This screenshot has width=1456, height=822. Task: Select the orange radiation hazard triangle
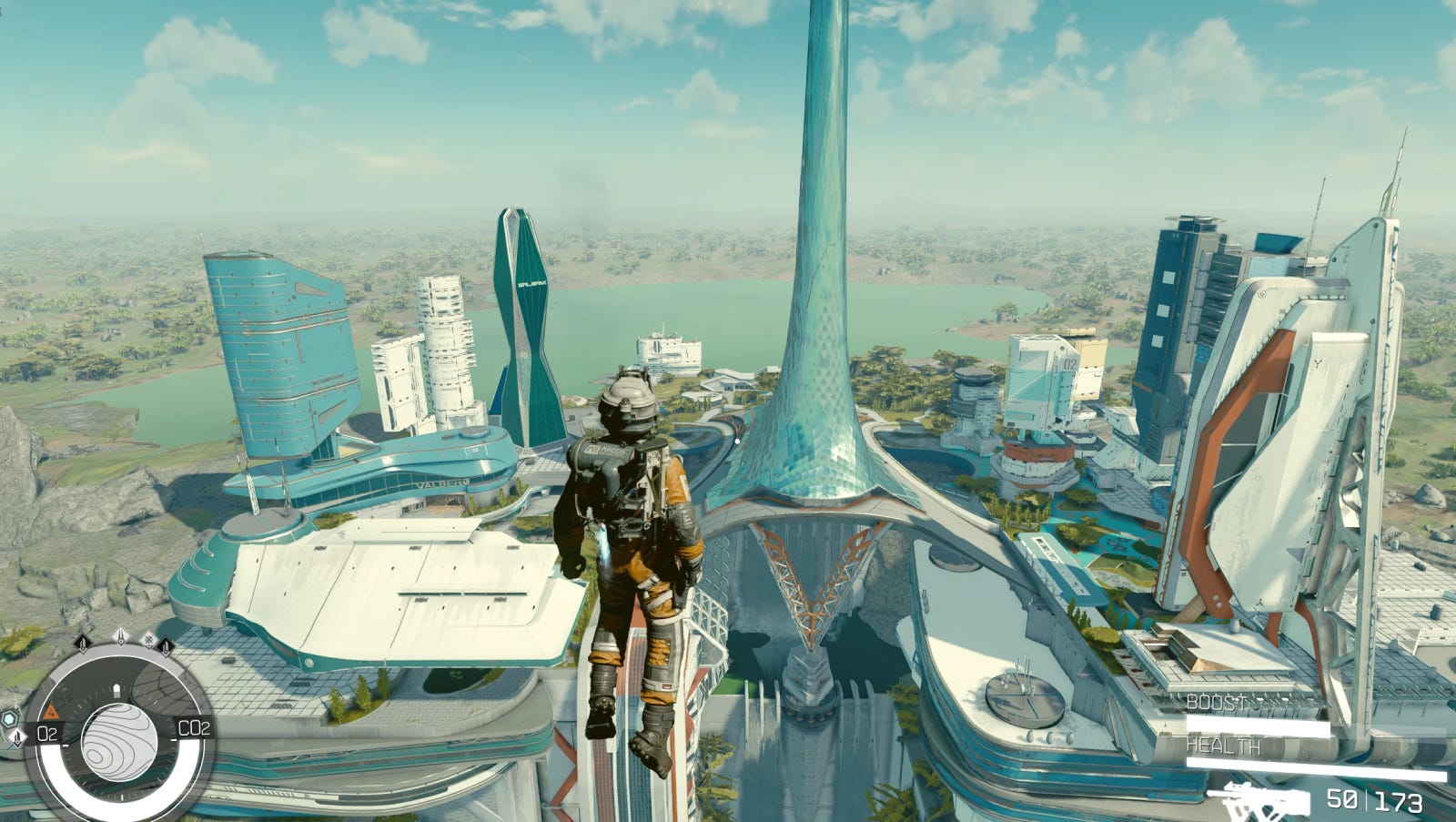(51, 710)
